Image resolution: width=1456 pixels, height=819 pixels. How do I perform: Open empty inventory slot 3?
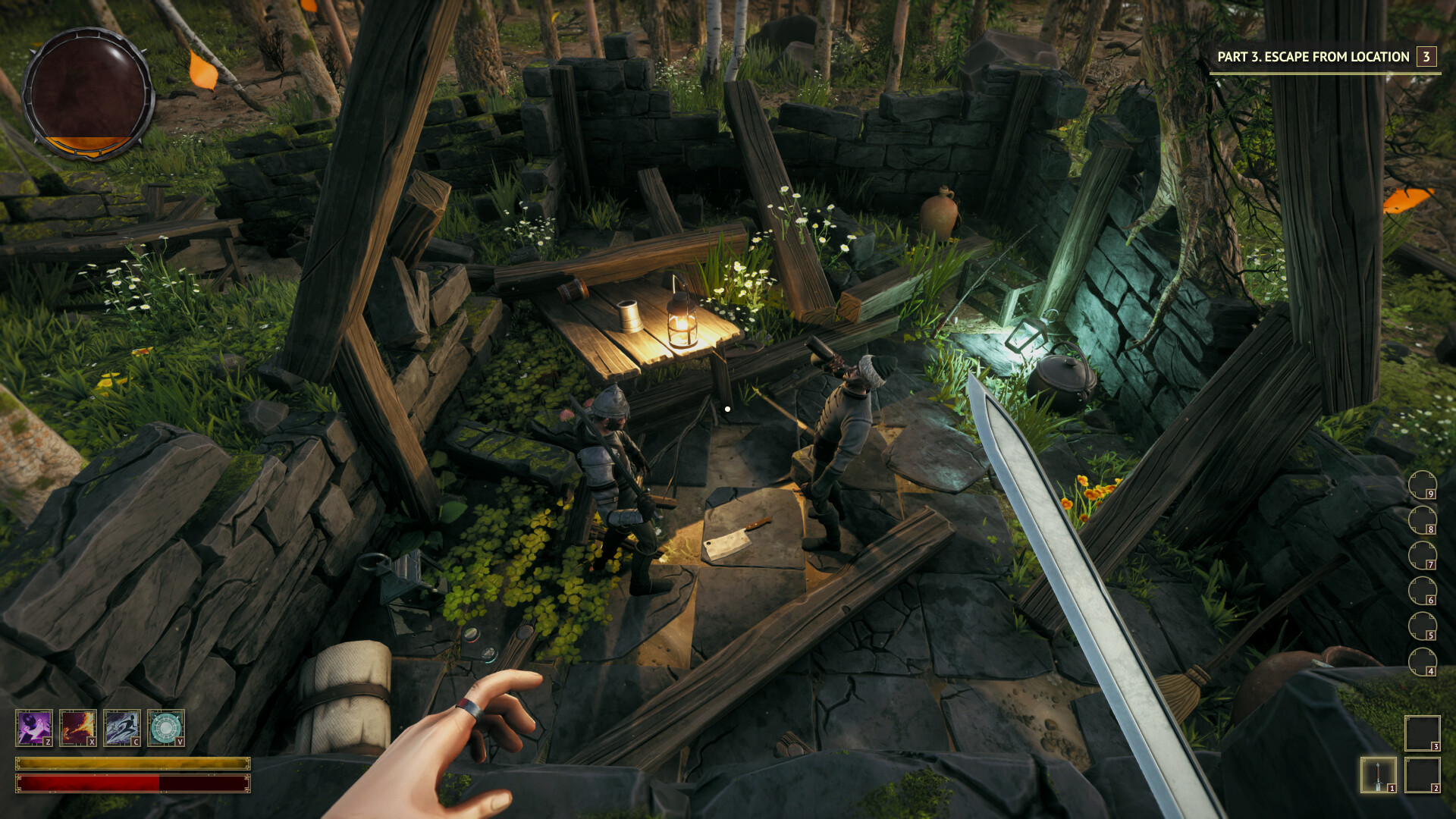click(1423, 735)
